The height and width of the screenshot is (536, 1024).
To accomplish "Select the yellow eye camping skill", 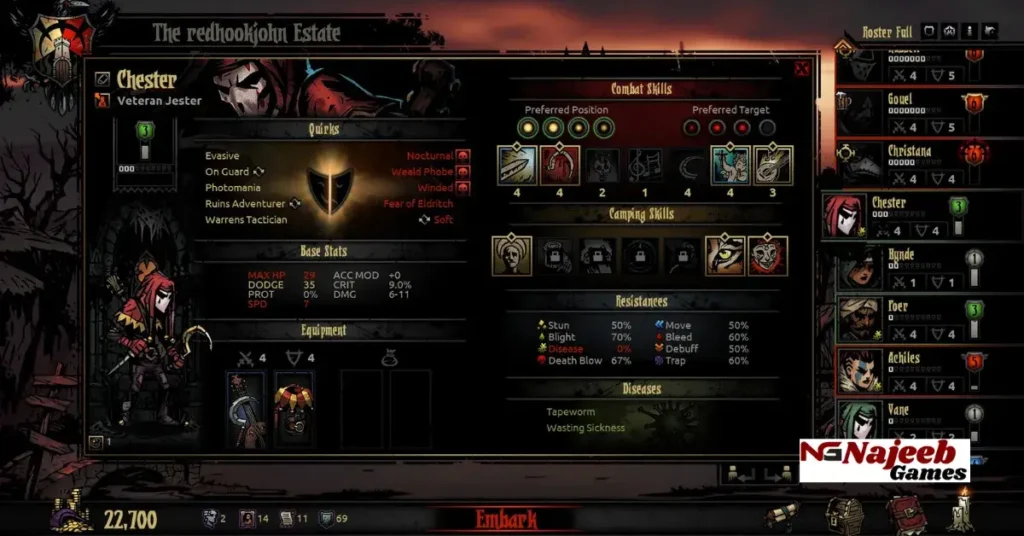I will [725, 256].
